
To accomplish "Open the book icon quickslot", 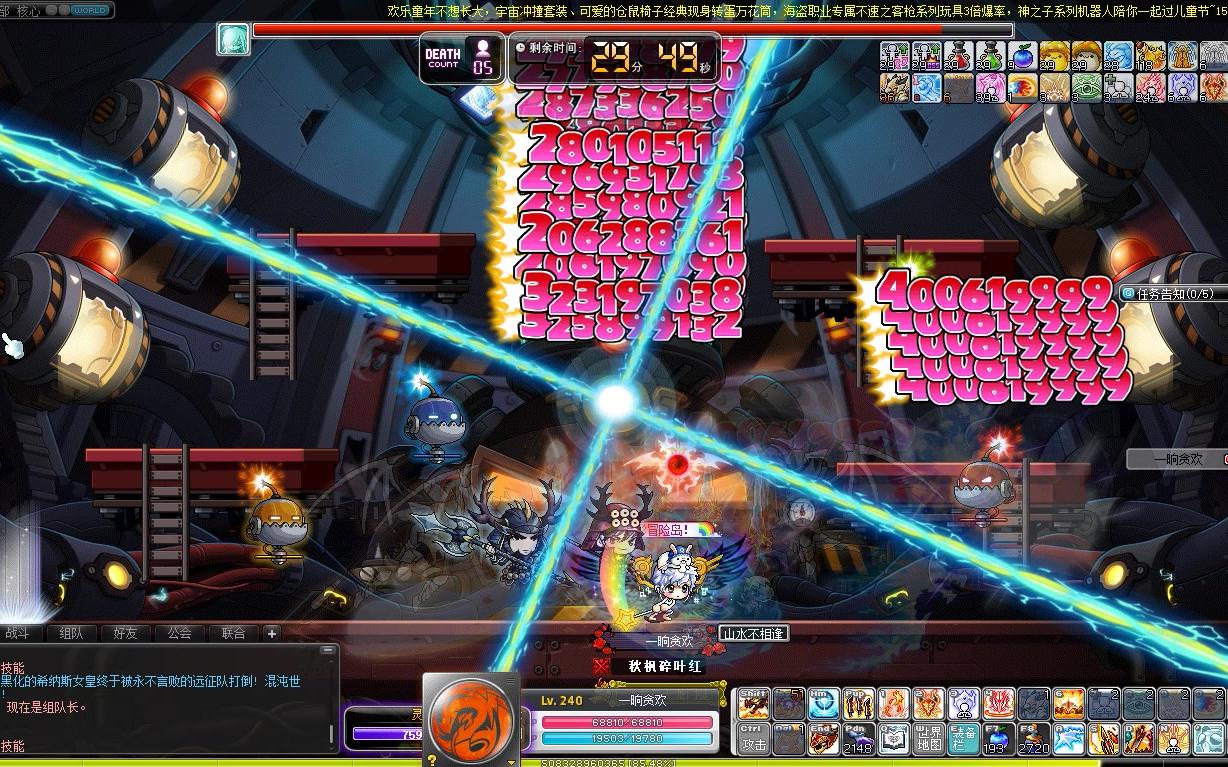I will pyautogui.click(x=894, y=740).
